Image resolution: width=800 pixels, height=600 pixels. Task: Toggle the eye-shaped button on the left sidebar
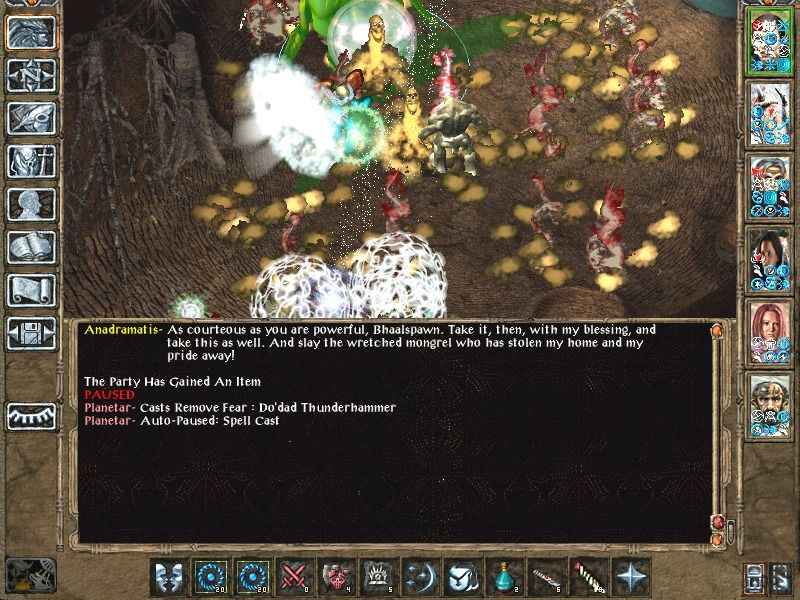(x=31, y=416)
